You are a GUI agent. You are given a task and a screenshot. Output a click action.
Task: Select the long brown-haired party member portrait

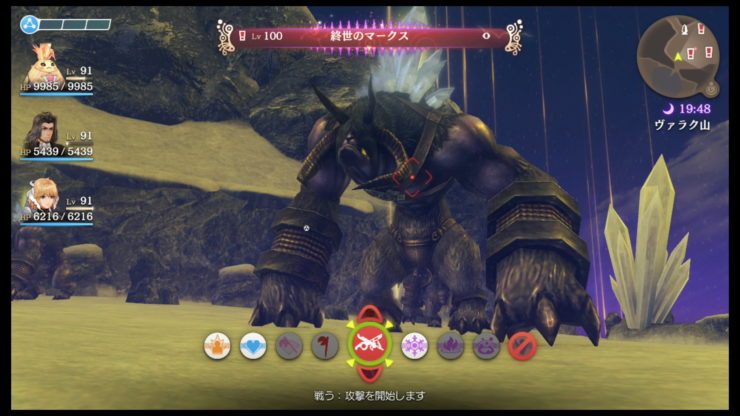[41, 131]
